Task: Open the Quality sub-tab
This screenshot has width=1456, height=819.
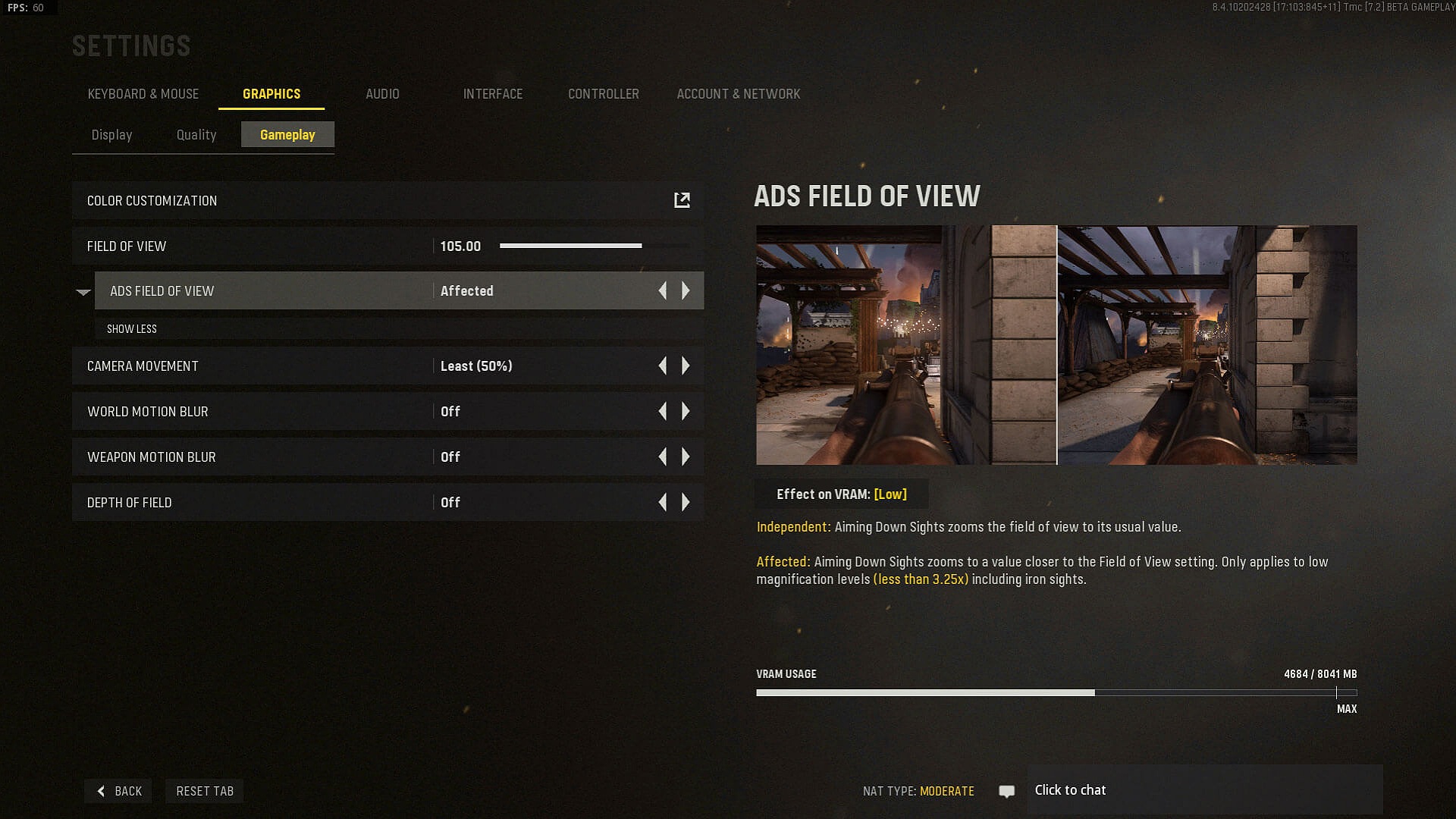Action: click(x=196, y=135)
